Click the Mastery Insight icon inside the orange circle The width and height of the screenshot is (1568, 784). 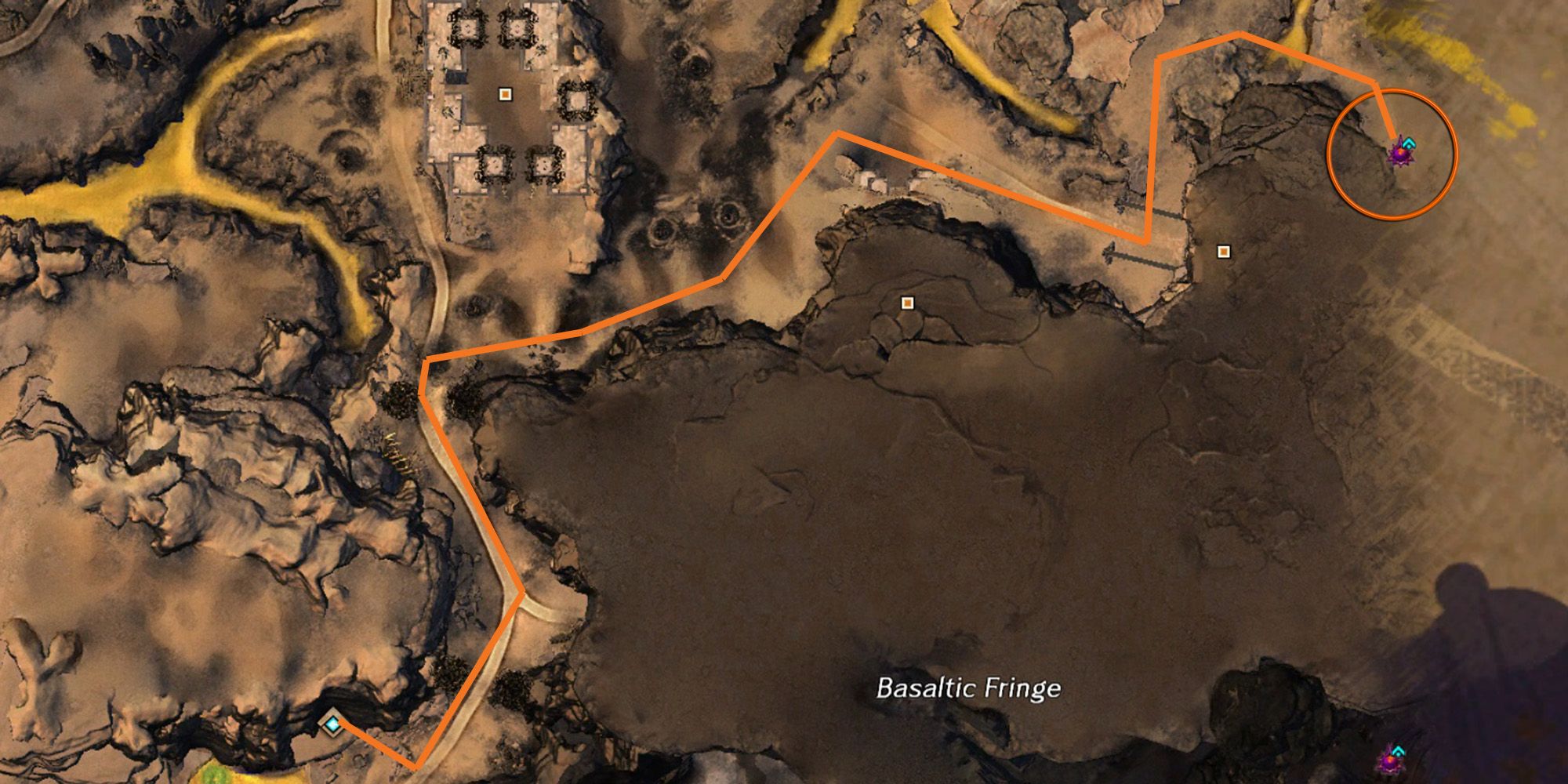point(1403,155)
